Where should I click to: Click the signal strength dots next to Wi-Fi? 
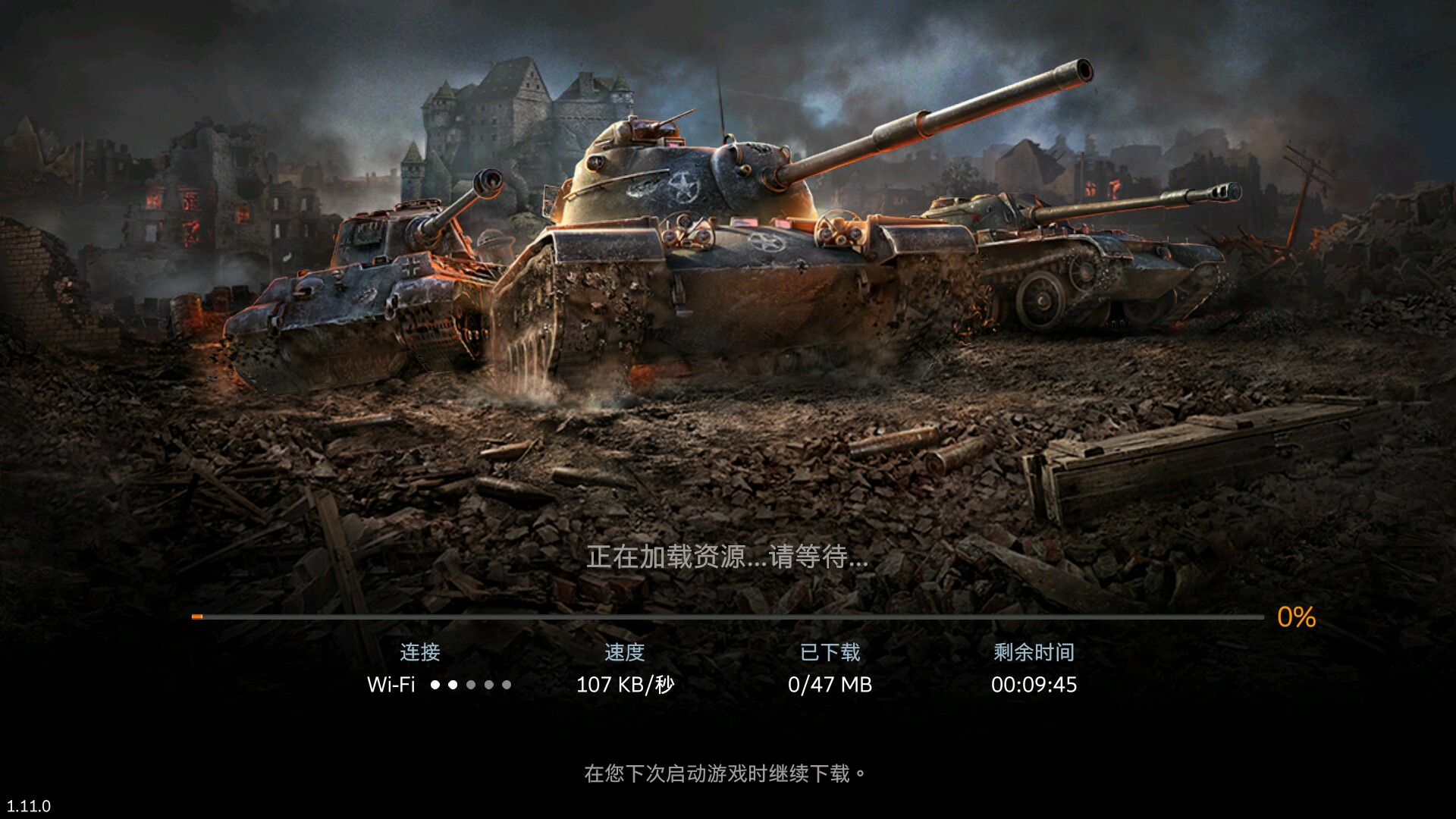(x=472, y=685)
